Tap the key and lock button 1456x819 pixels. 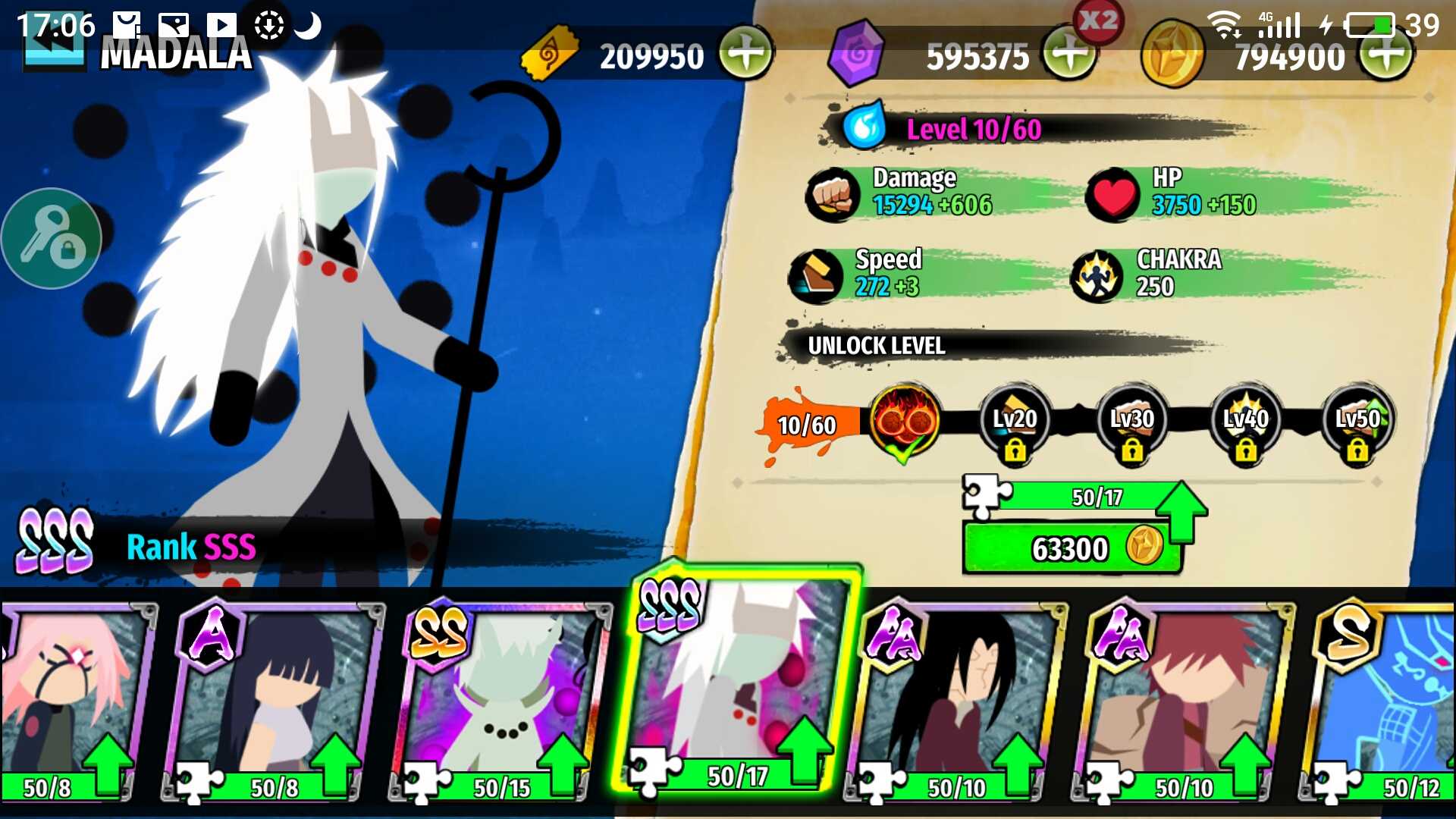point(52,238)
